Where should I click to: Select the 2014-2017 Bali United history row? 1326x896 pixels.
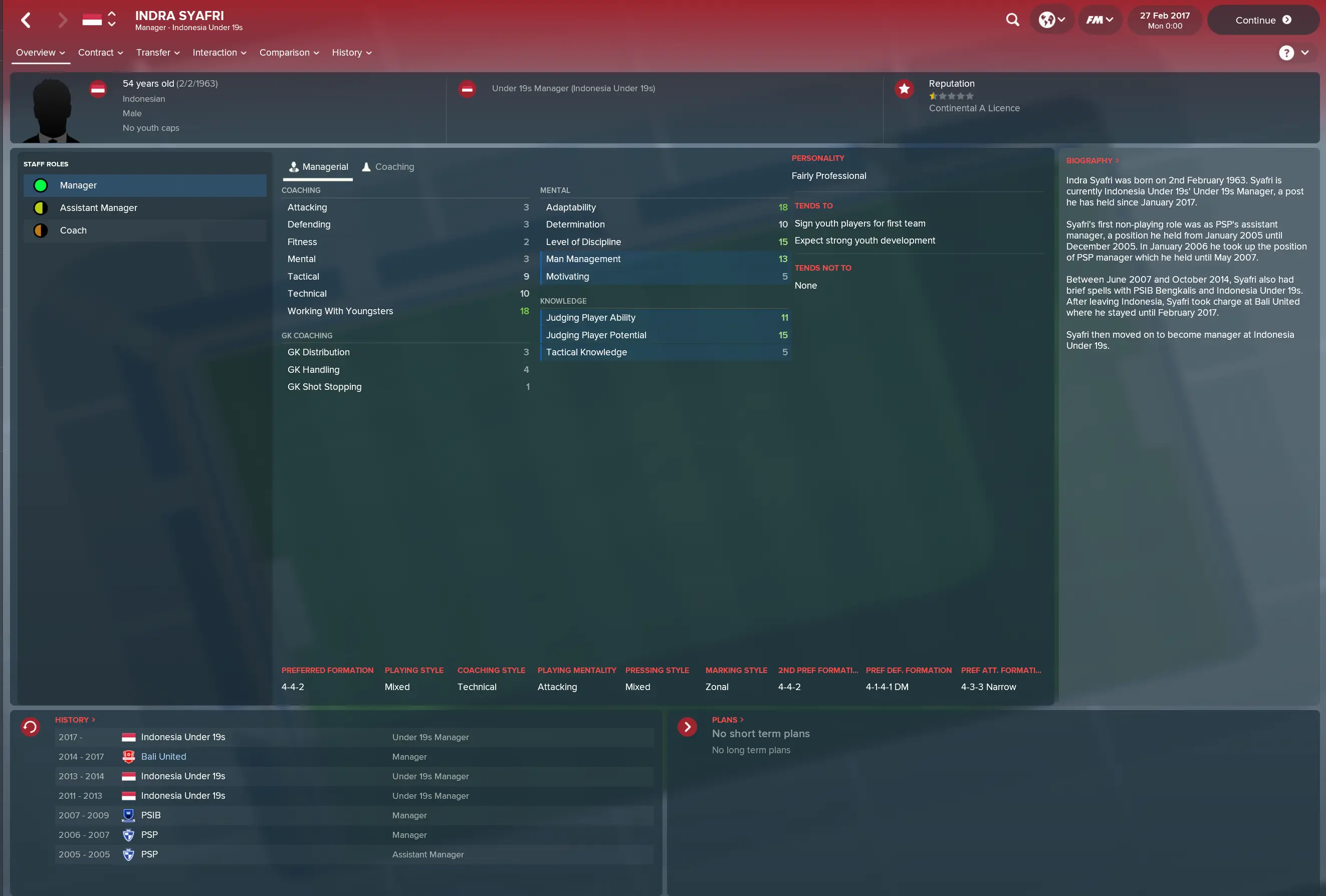[x=354, y=757]
